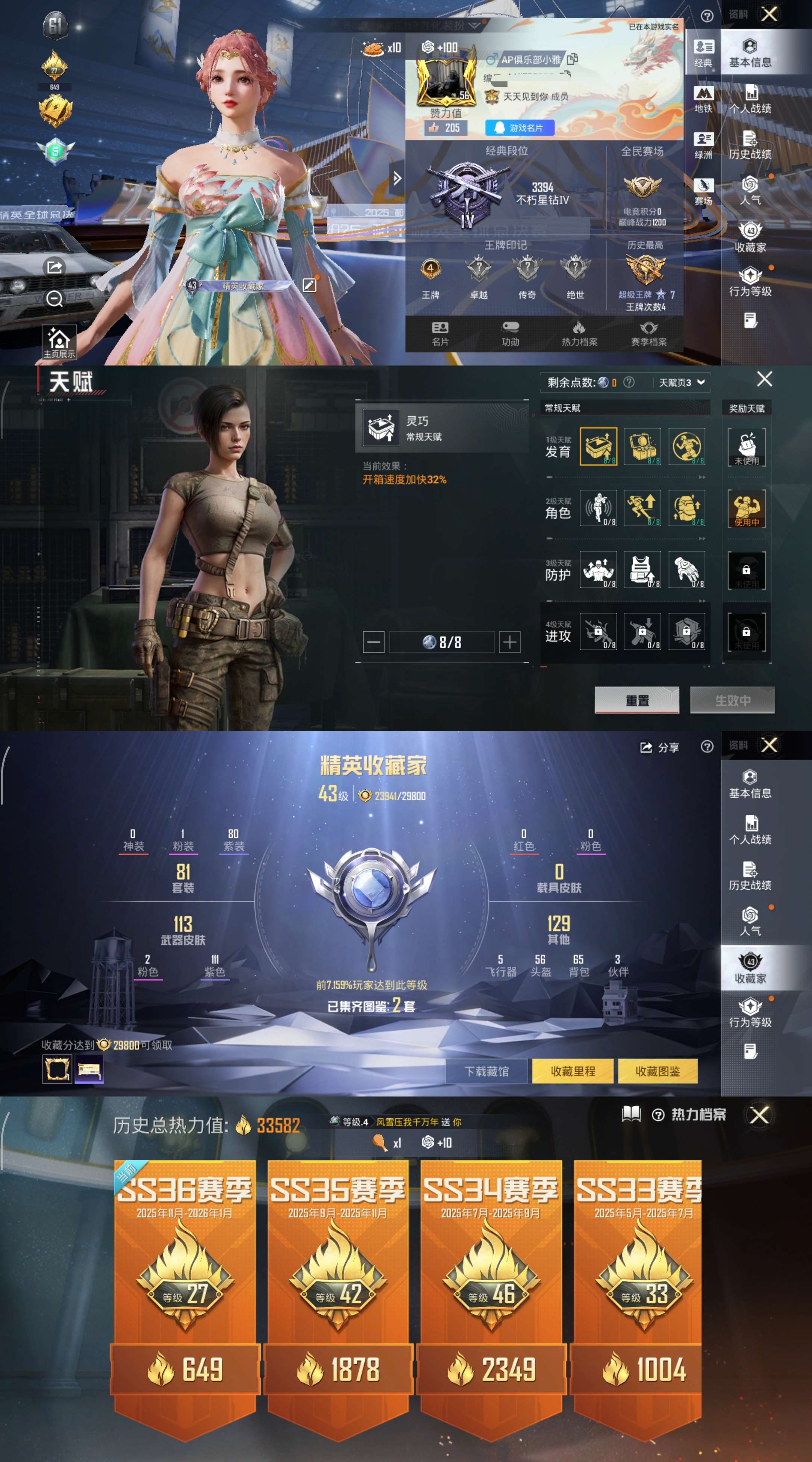Viewport: 812px width, 1462px height.
Task: Open the 收藏图鉴 collection catalog
Action: 658,1072
